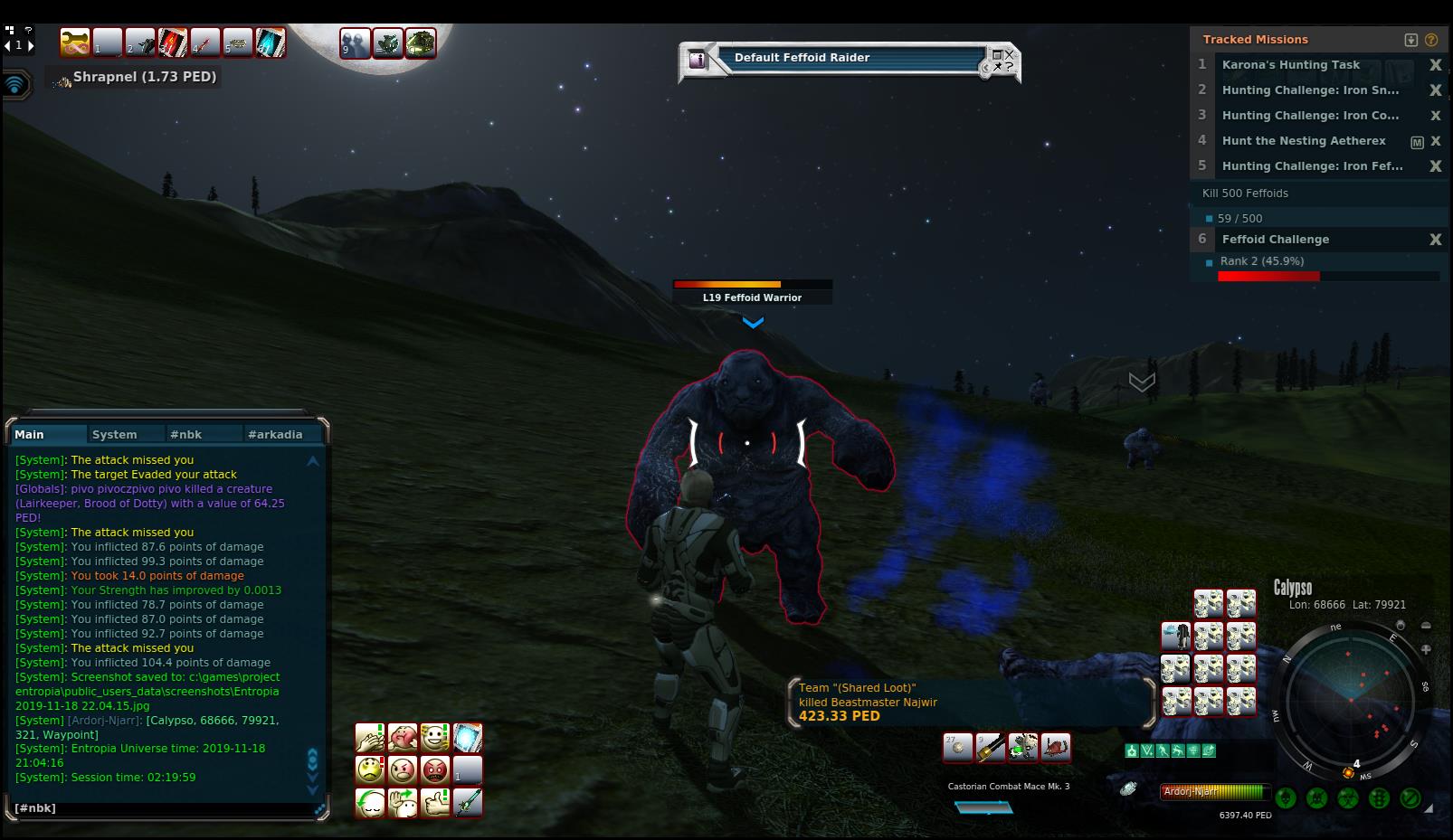The image size is (1453, 840).
Task: Open the Default Feffoid Raider info icon
Action: tap(697, 60)
